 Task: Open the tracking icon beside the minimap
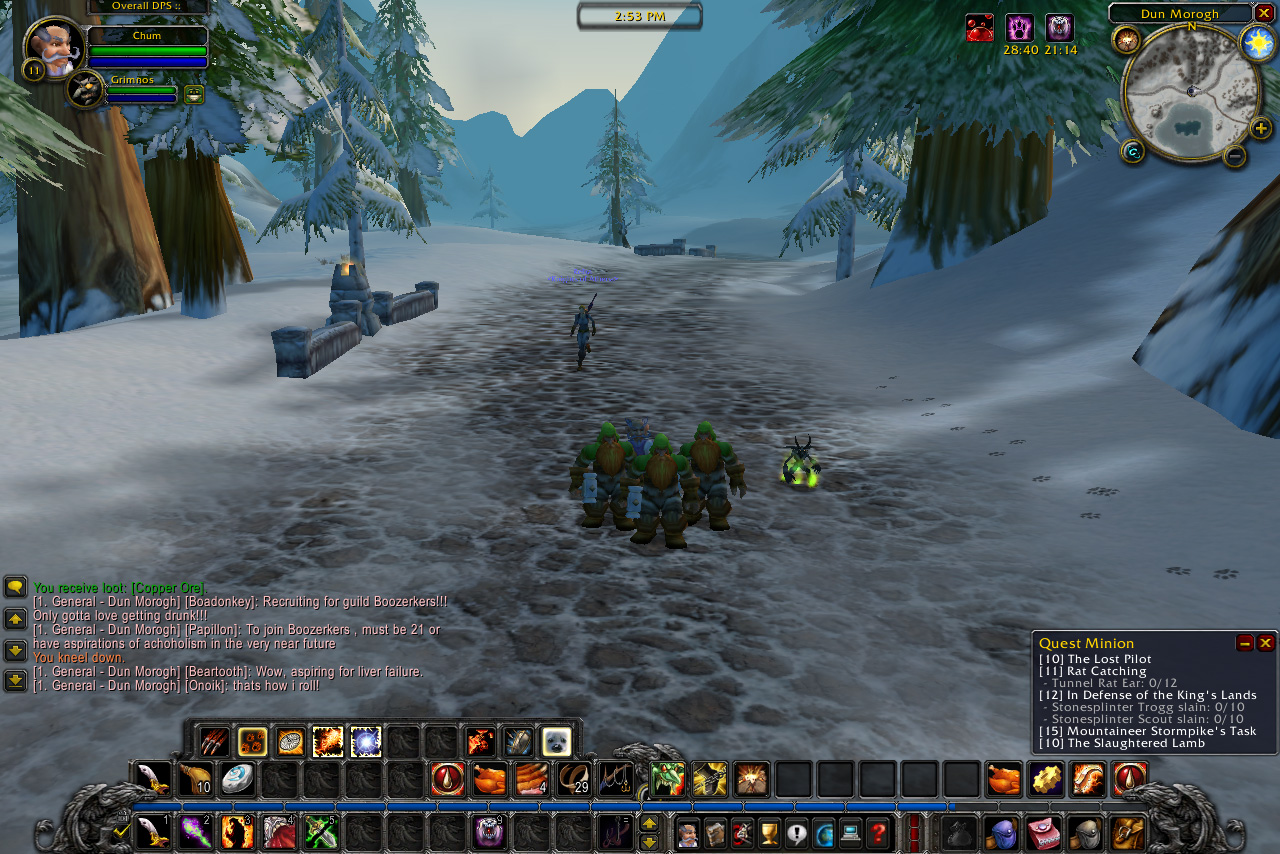(1126, 39)
